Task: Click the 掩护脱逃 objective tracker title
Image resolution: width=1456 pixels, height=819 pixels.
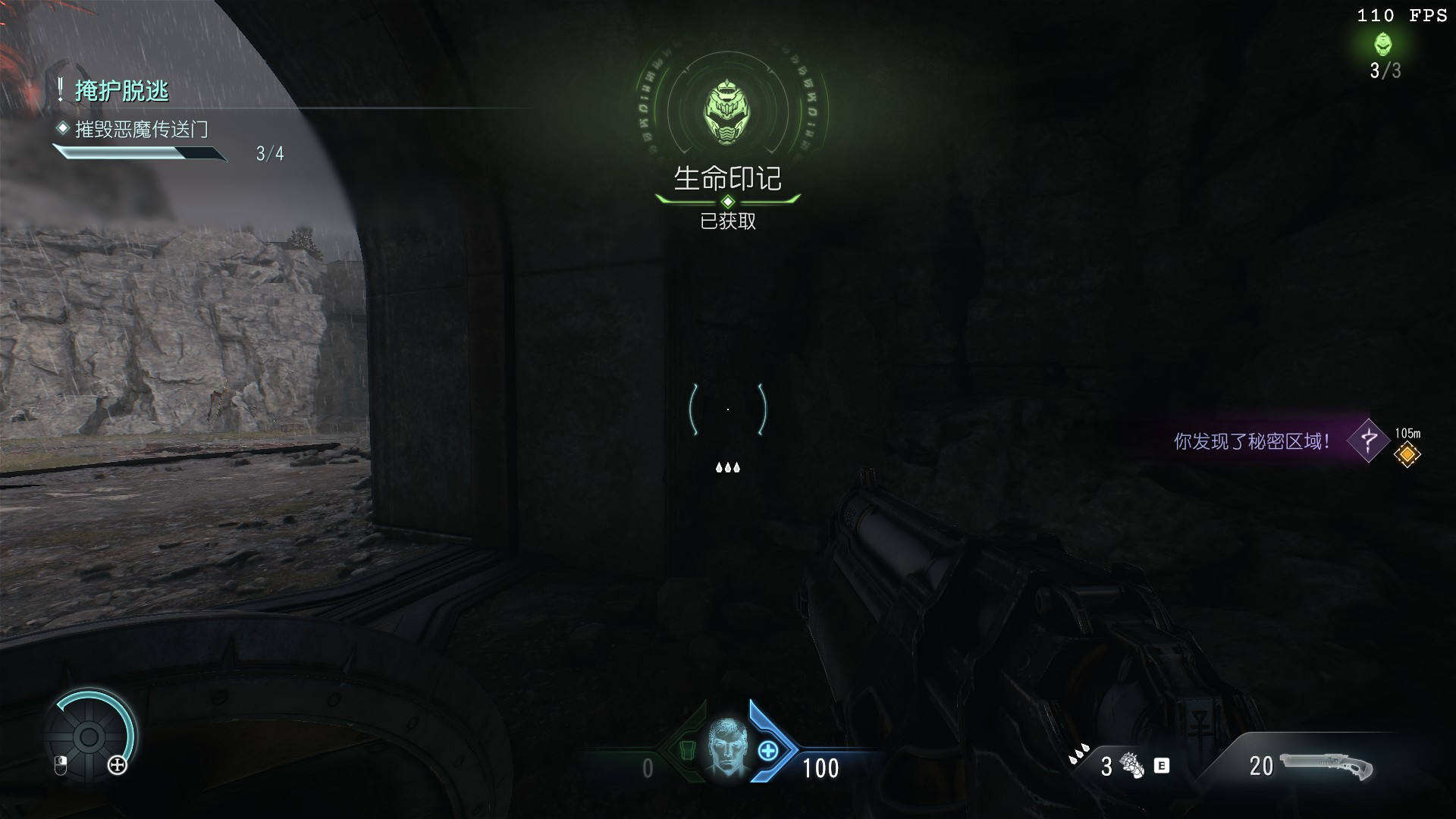Action: click(x=121, y=91)
